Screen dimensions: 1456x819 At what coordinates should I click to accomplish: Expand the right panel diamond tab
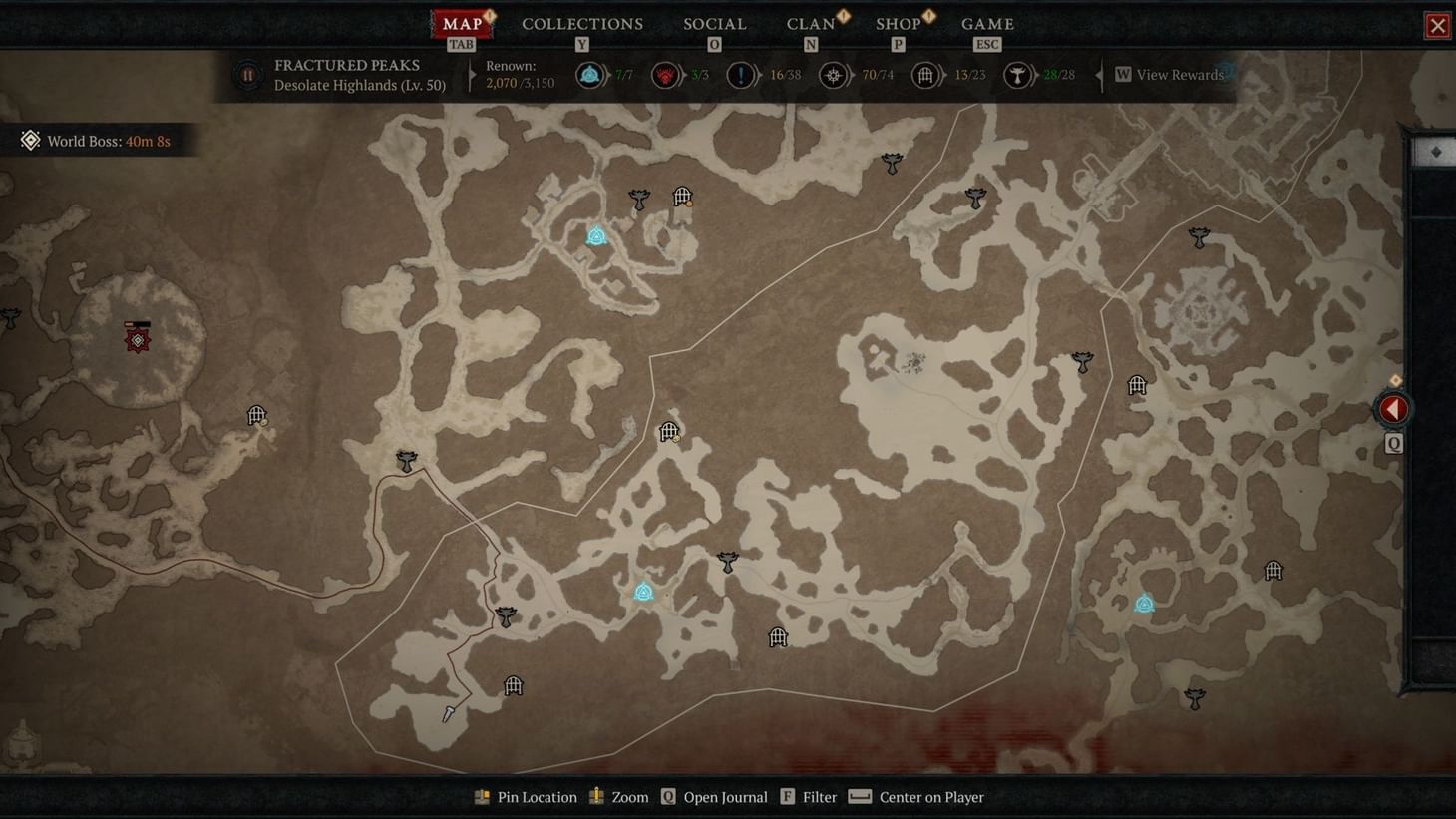1436,152
